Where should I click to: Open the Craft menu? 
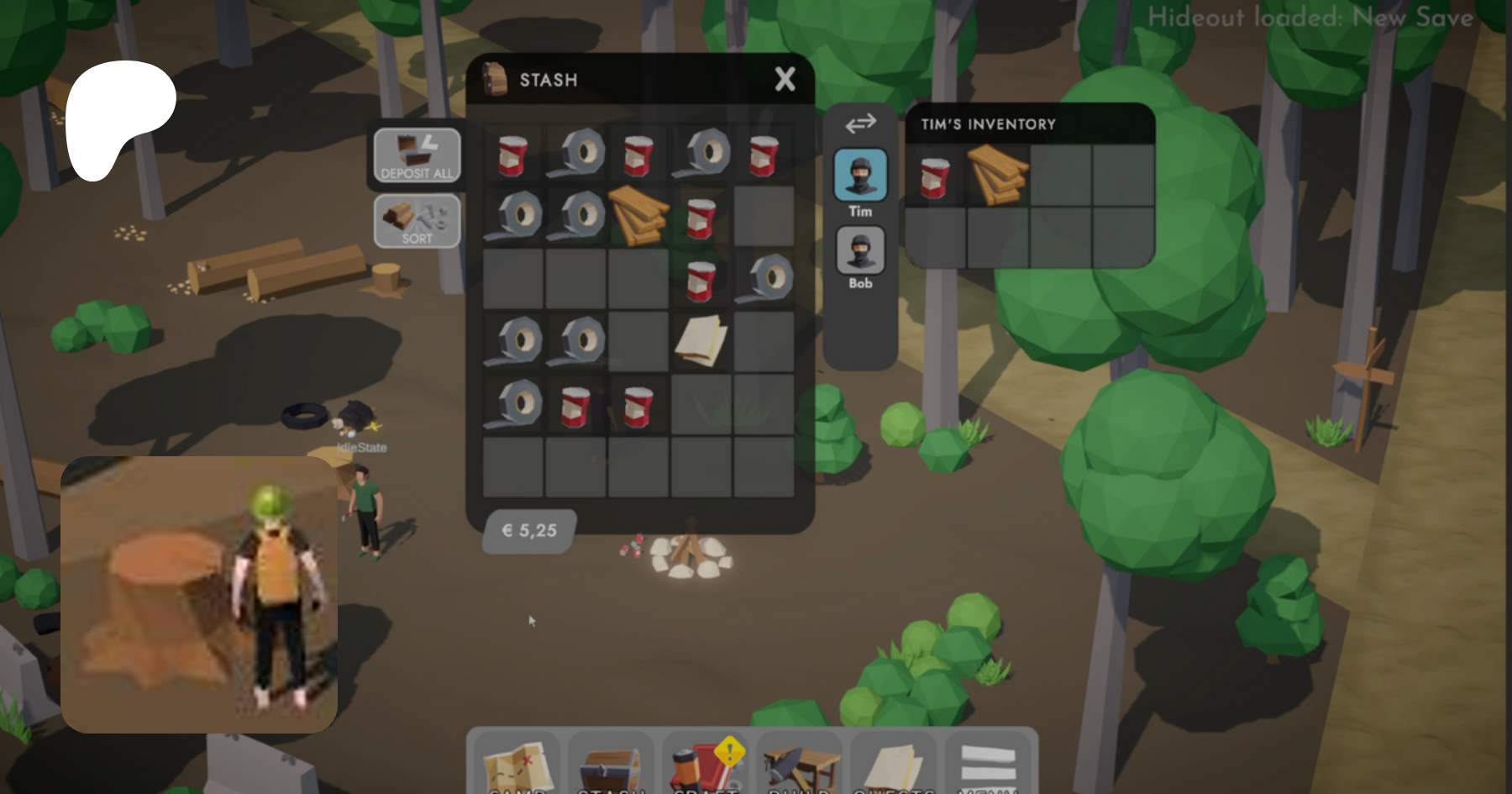tap(706, 765)
